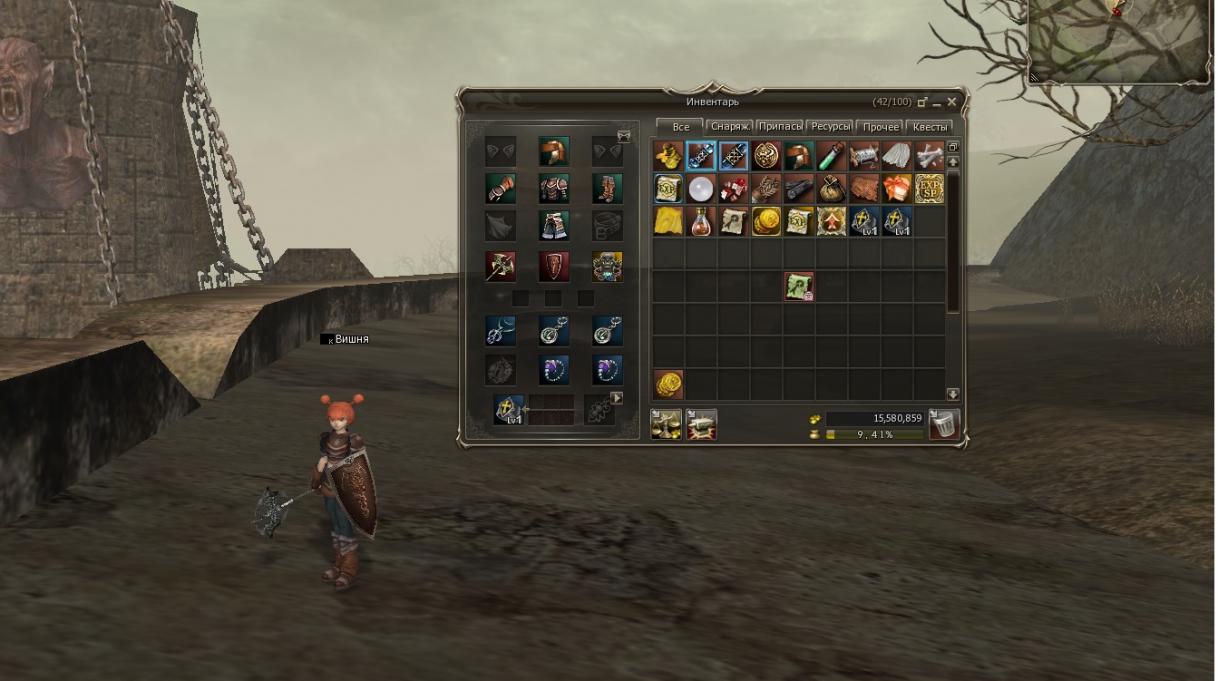Open the minimap
The height and width of the screenshot is (681, 1218).
1120,40
